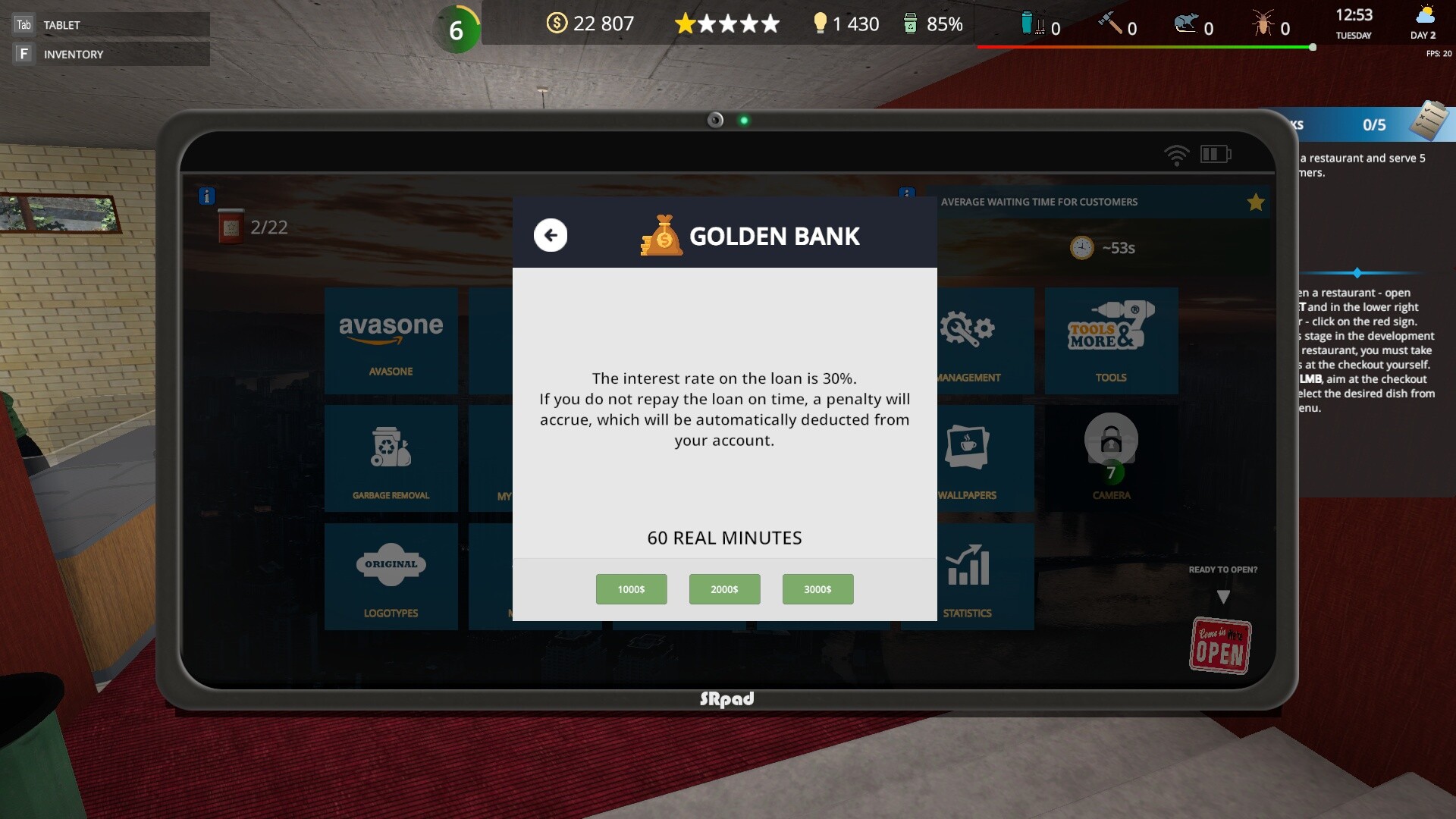Screen dimensions: 1456x819
Task: Open the Avasone shopping app
Action: point(391,340)
